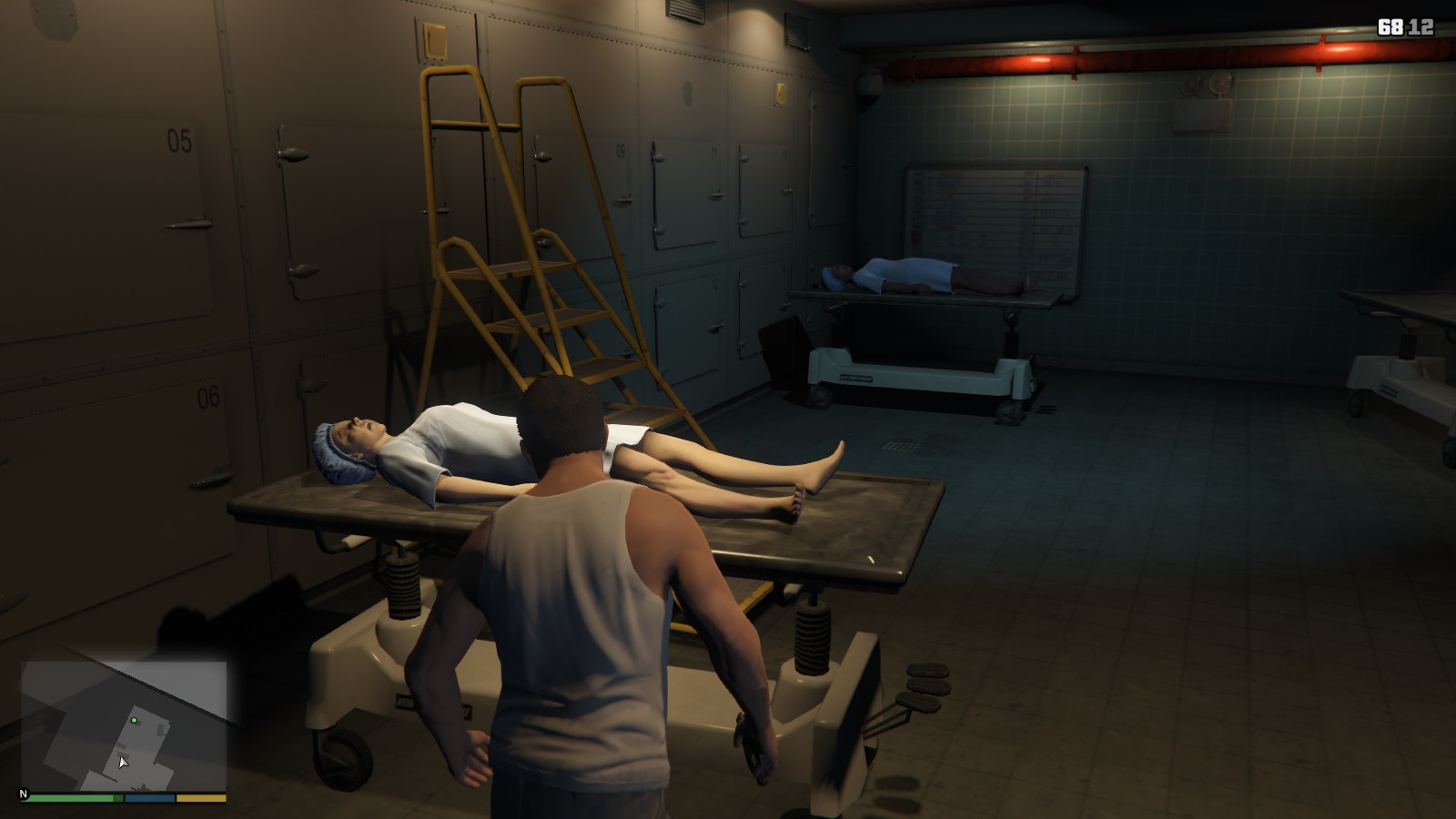Click the minimap in the corner
Screen dimensions: 1456x819
point(124,726)
